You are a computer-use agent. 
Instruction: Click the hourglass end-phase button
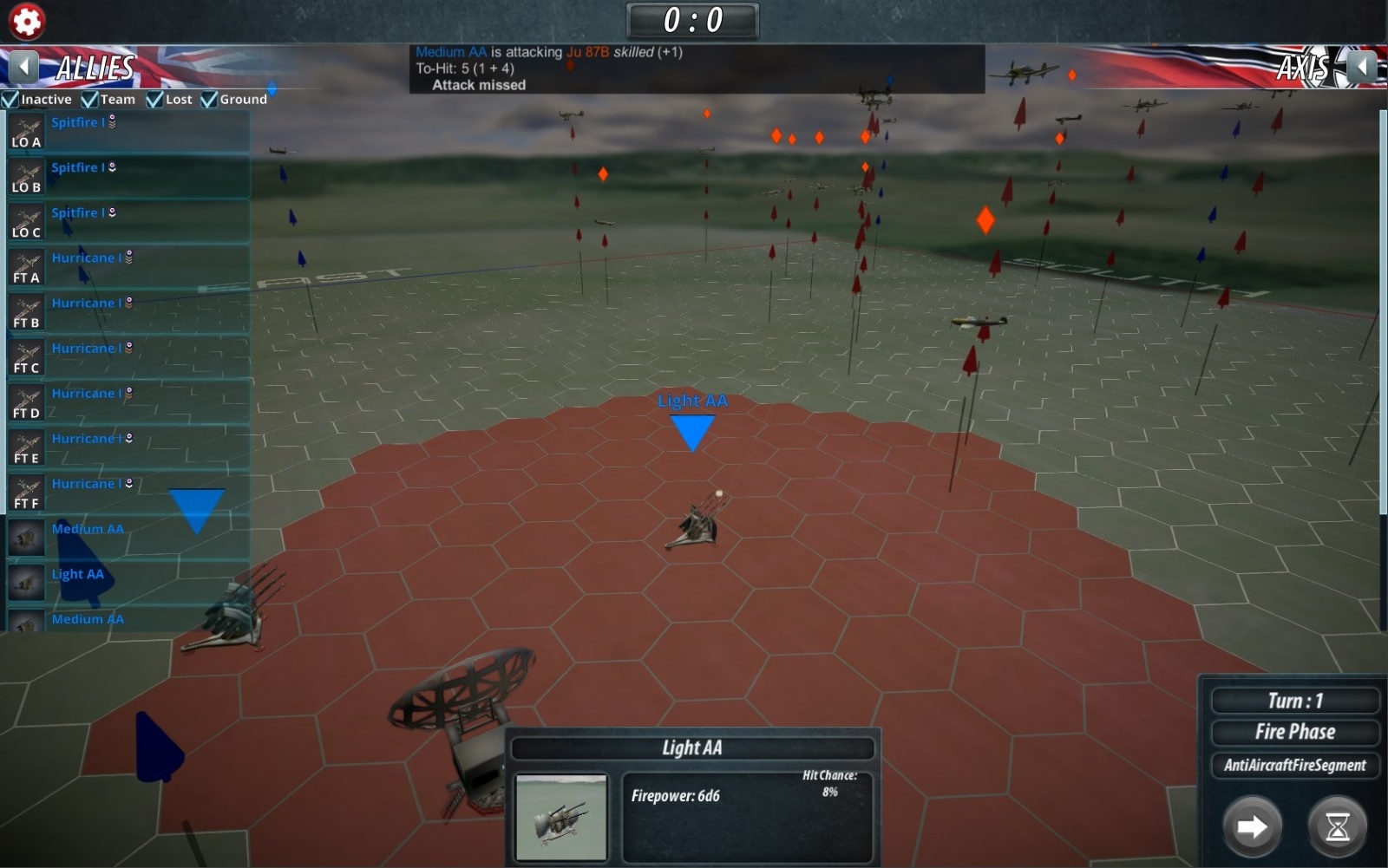1337,826
